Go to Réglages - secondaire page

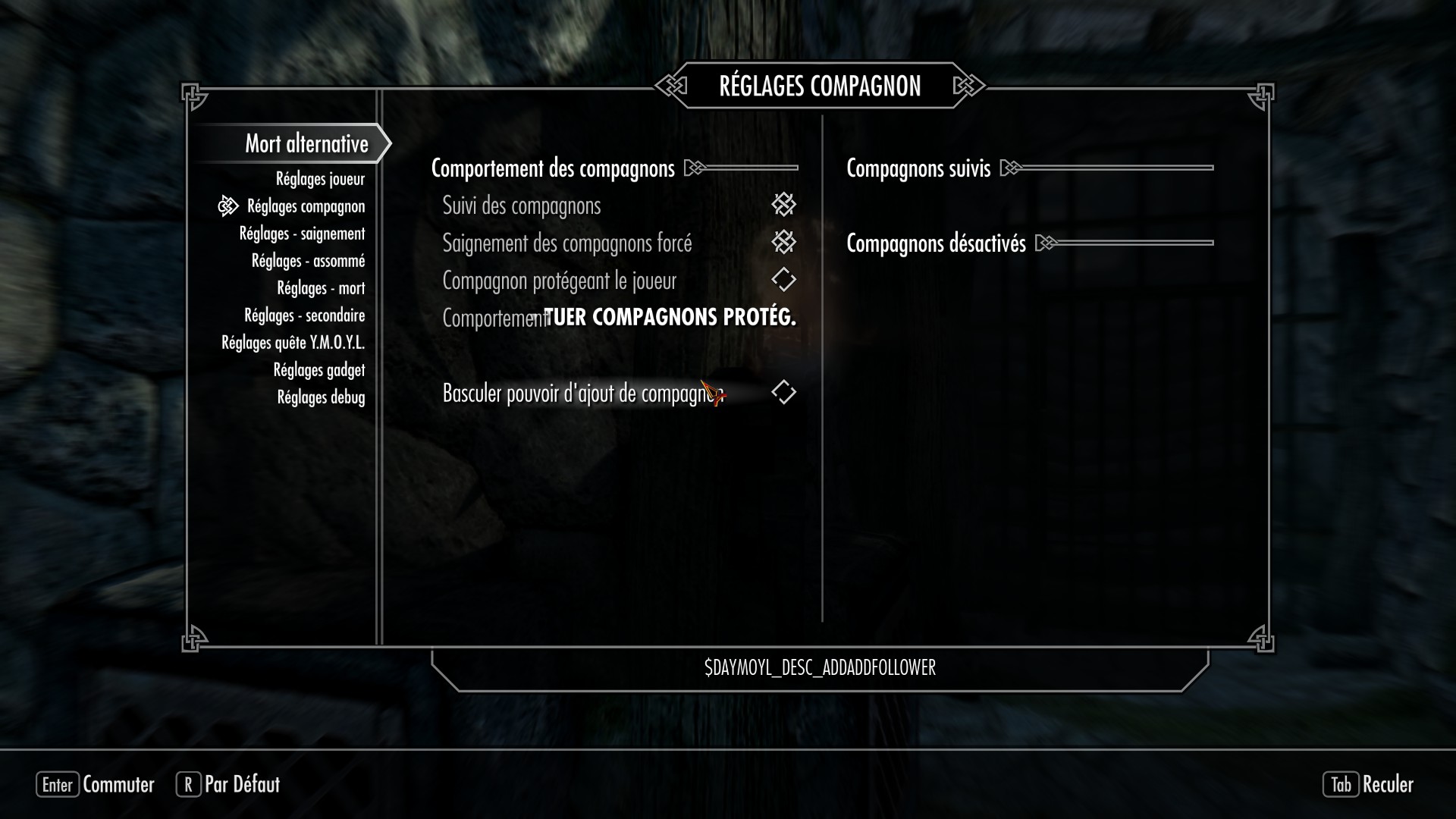[304, 315]
